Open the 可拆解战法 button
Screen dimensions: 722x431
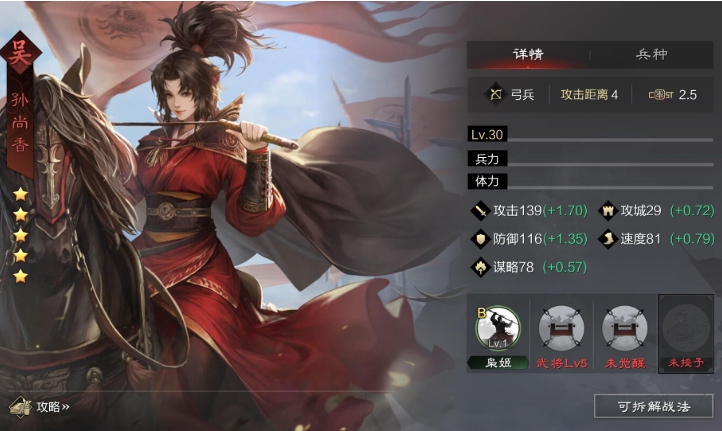(653, 406)
